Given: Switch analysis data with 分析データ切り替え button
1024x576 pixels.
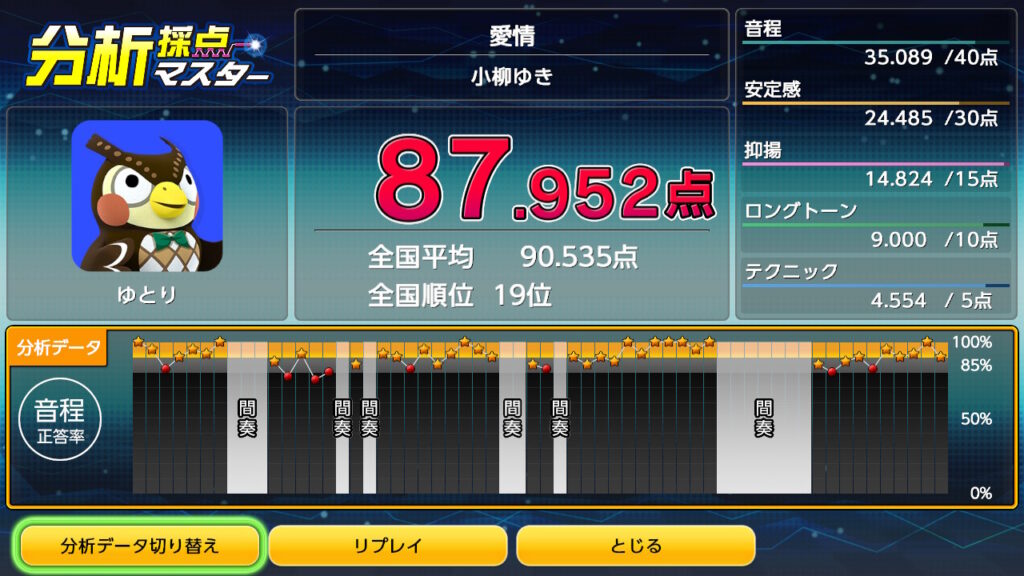Looking at the screenshot, I should (140, 546).
